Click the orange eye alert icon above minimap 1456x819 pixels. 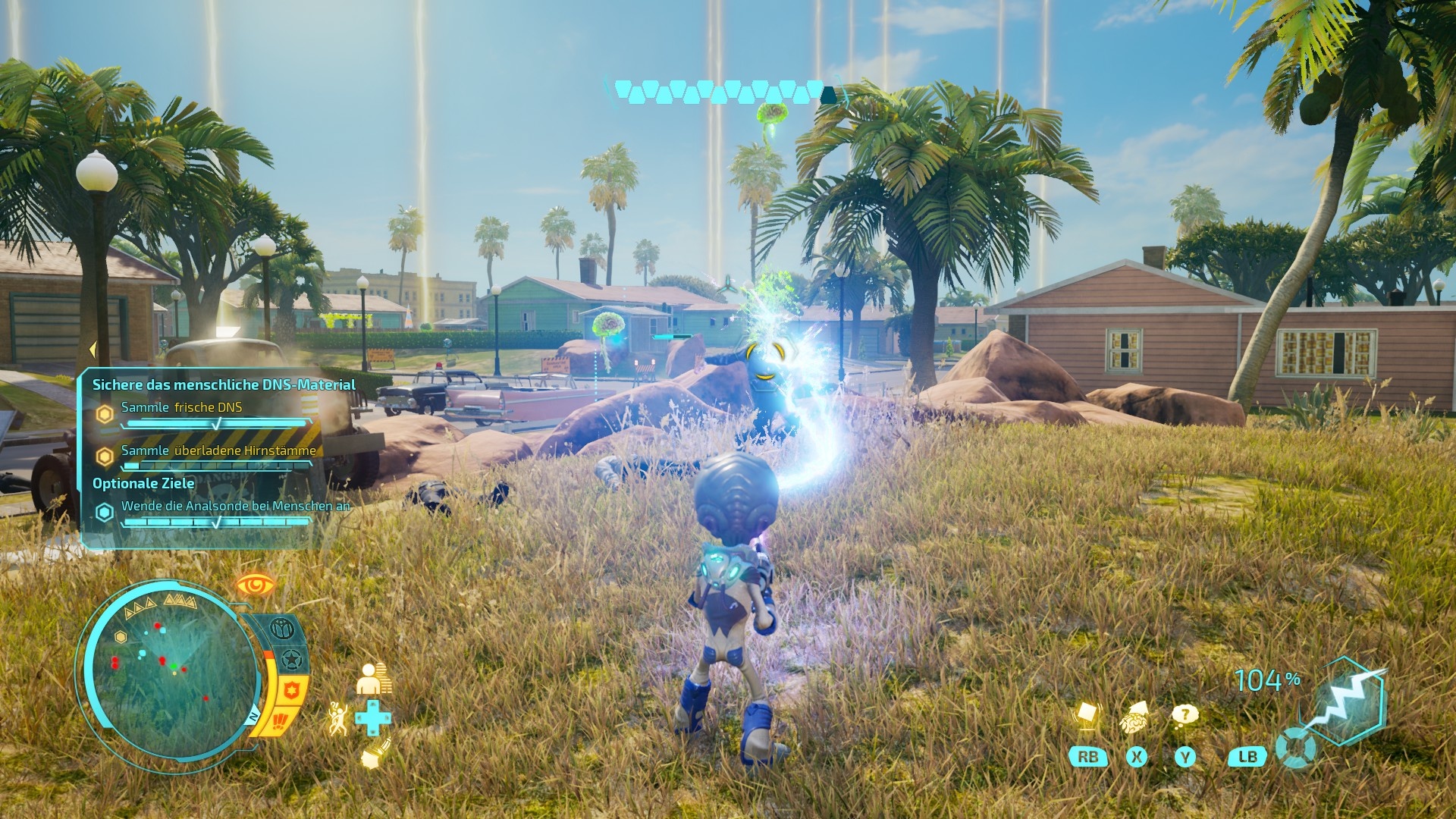(x=255, y=584)
